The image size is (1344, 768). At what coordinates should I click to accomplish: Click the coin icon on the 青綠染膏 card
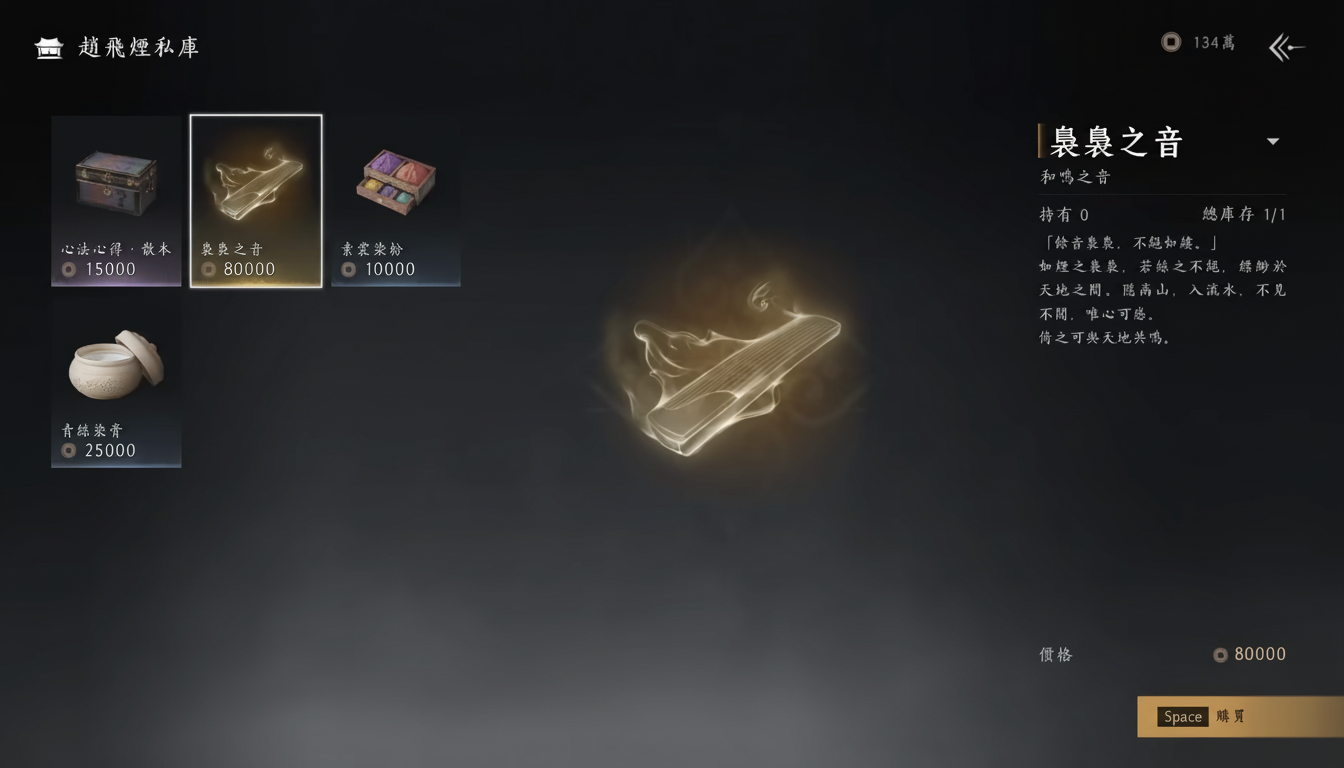click(x=70, y=450)
